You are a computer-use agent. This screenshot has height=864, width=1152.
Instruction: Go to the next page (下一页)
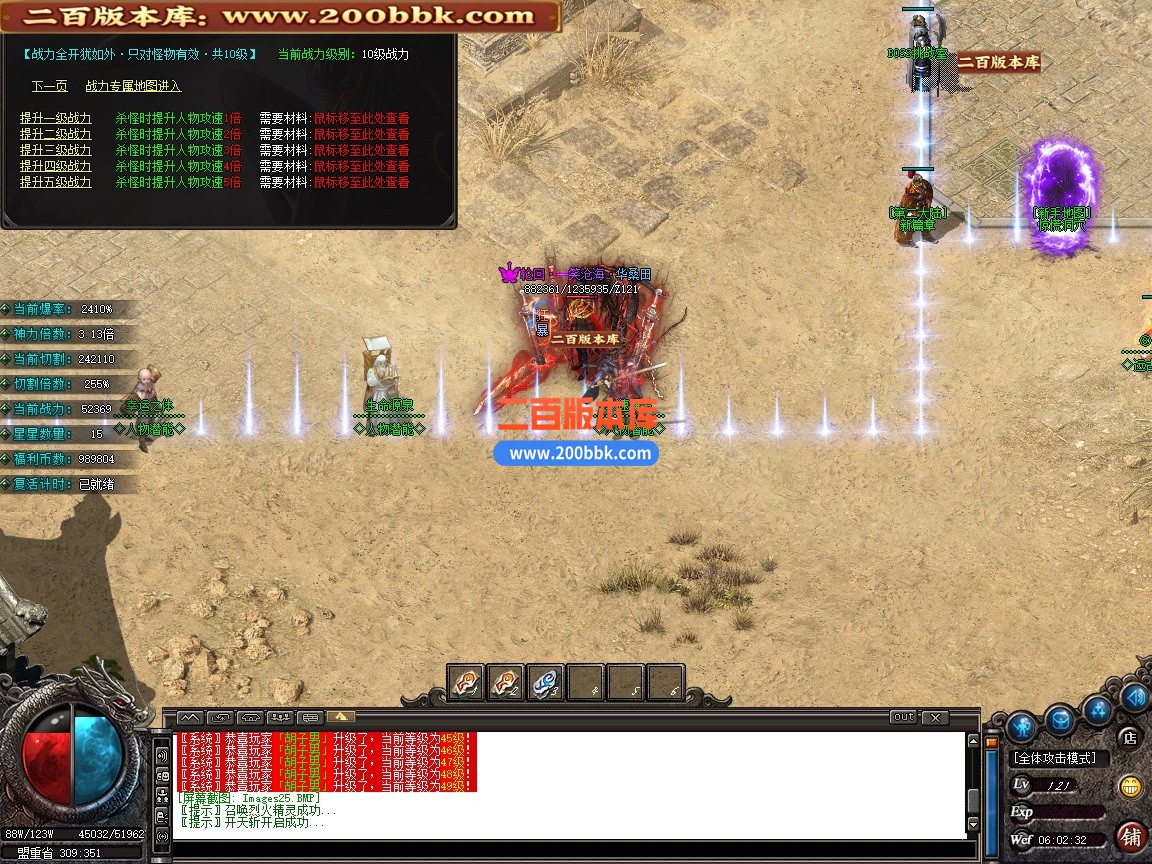(49, 86)
